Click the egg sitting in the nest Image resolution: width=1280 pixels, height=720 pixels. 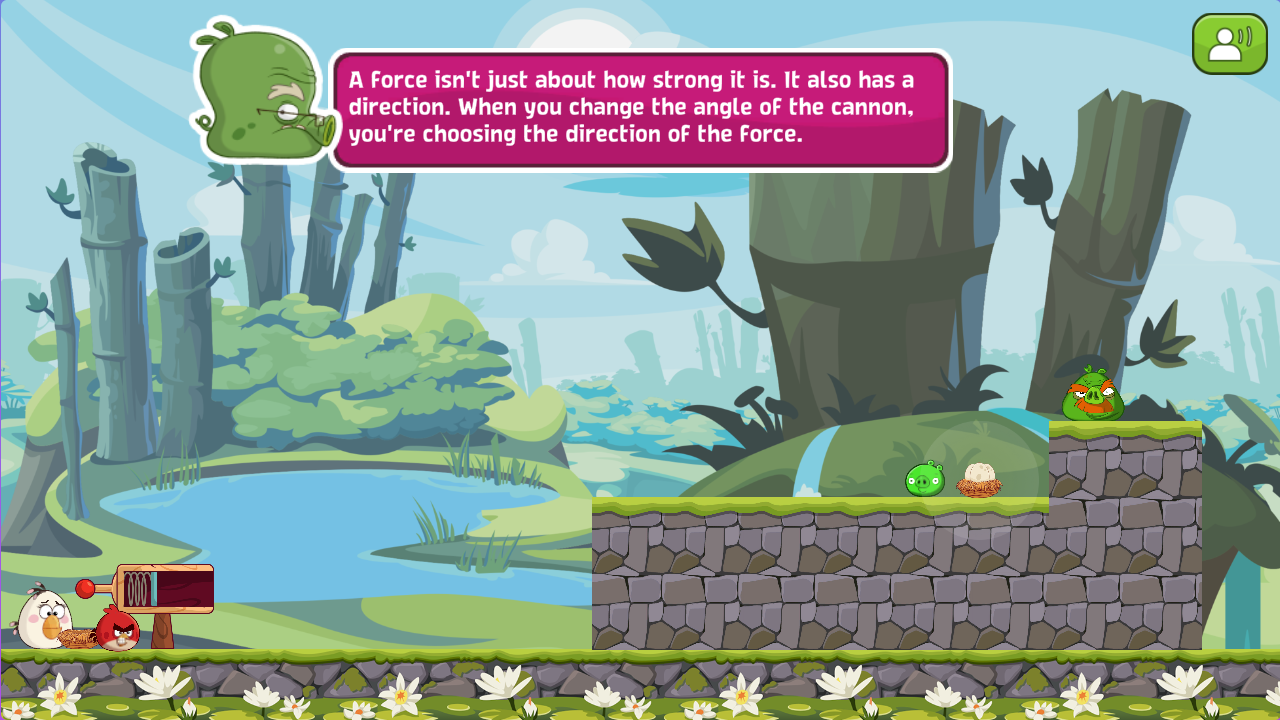tap(980, 471)
